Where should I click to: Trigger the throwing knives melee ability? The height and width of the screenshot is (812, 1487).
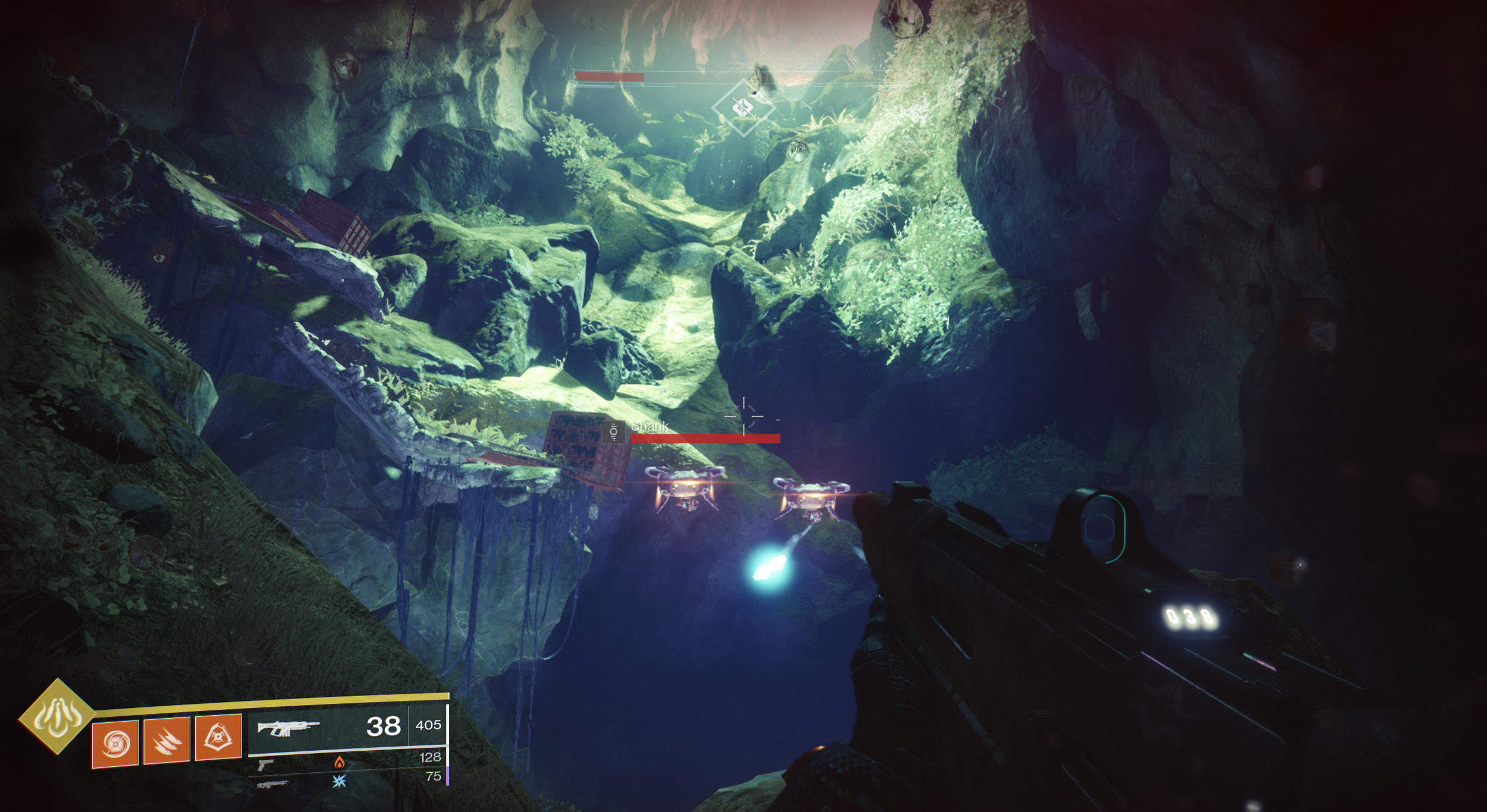[167, 740]
